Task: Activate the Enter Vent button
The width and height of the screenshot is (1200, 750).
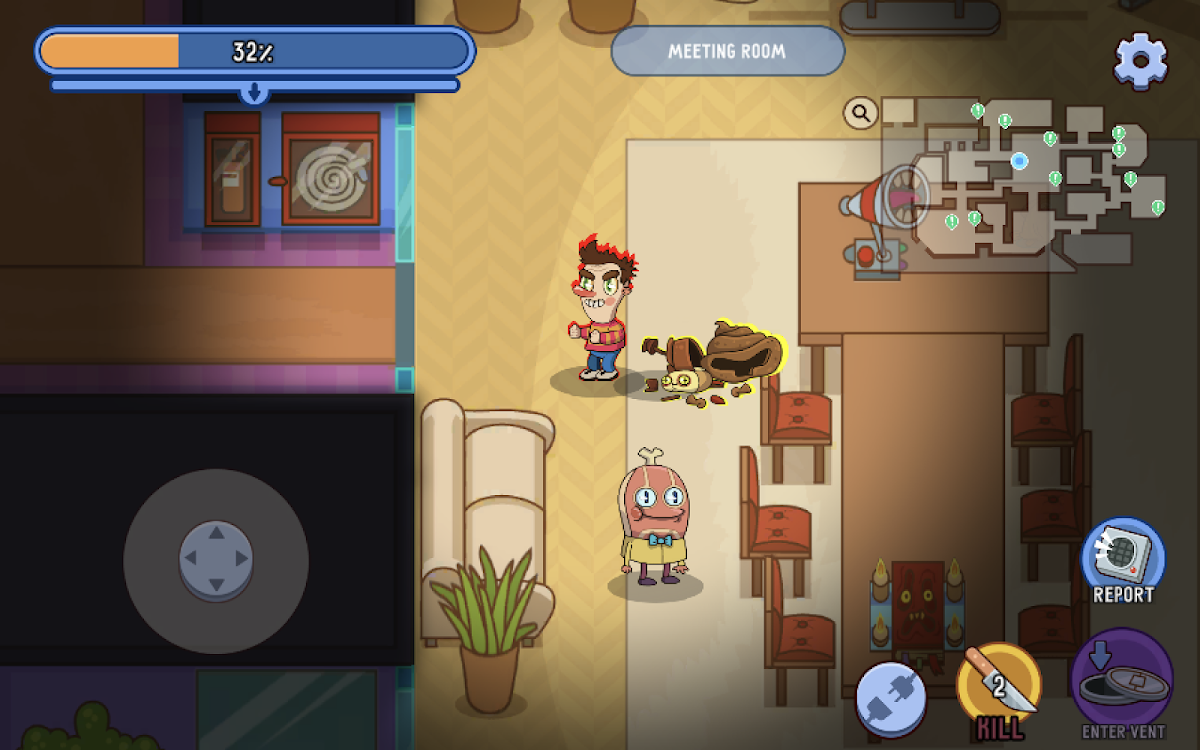Action: [1122, 680]
